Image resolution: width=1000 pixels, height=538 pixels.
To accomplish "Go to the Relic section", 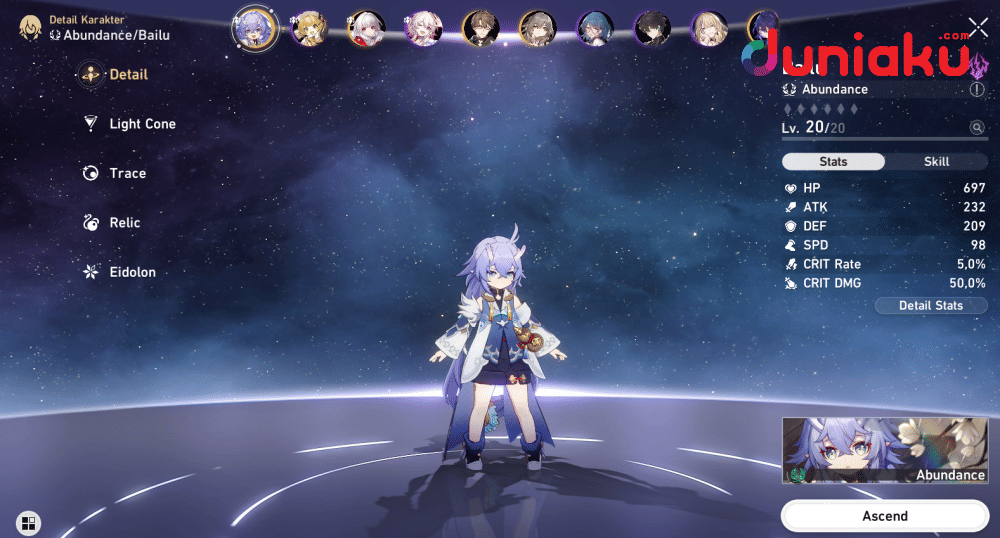I will [x=124, y=223].
